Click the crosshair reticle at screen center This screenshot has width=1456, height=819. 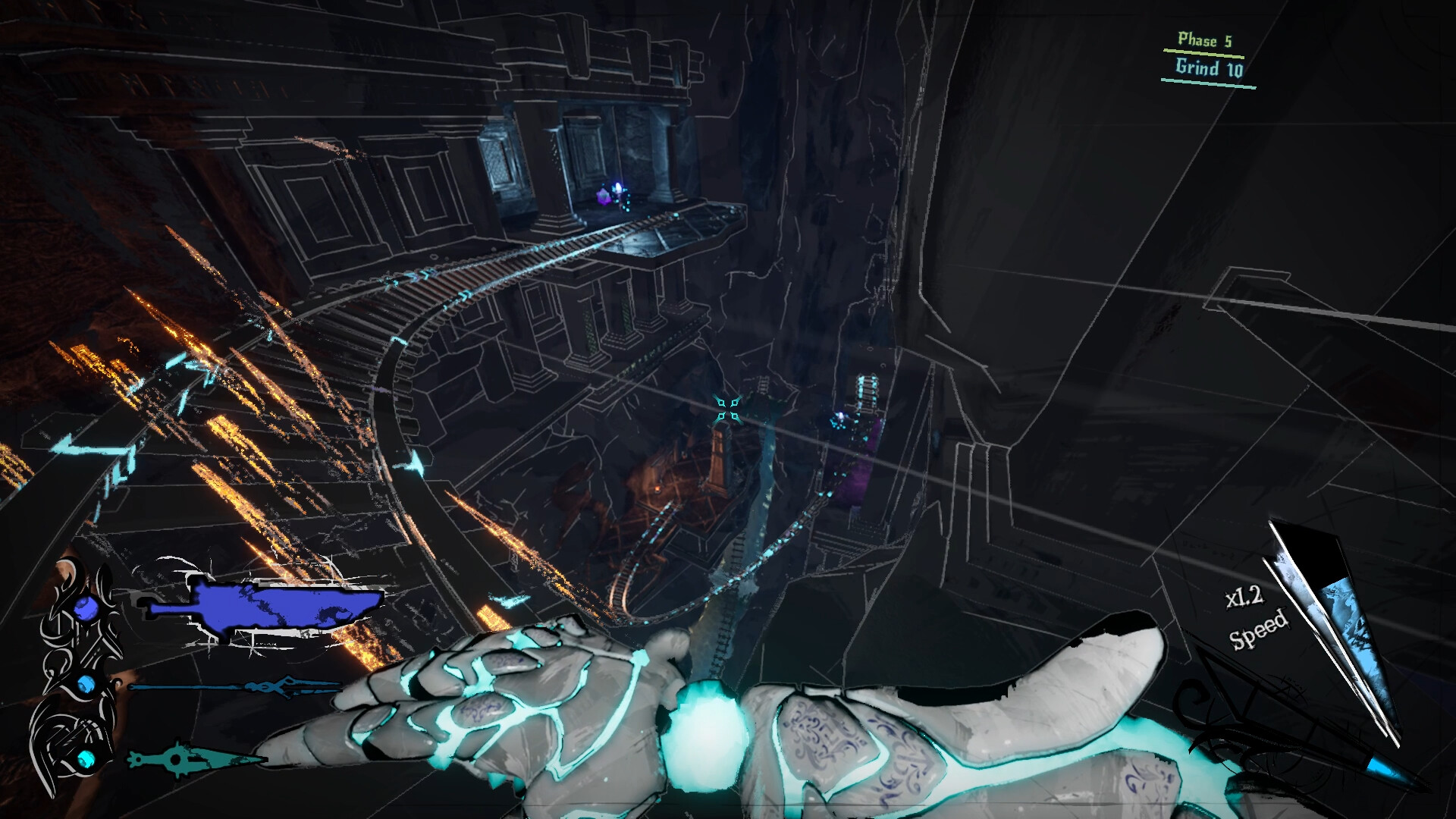tap(730, 410)
